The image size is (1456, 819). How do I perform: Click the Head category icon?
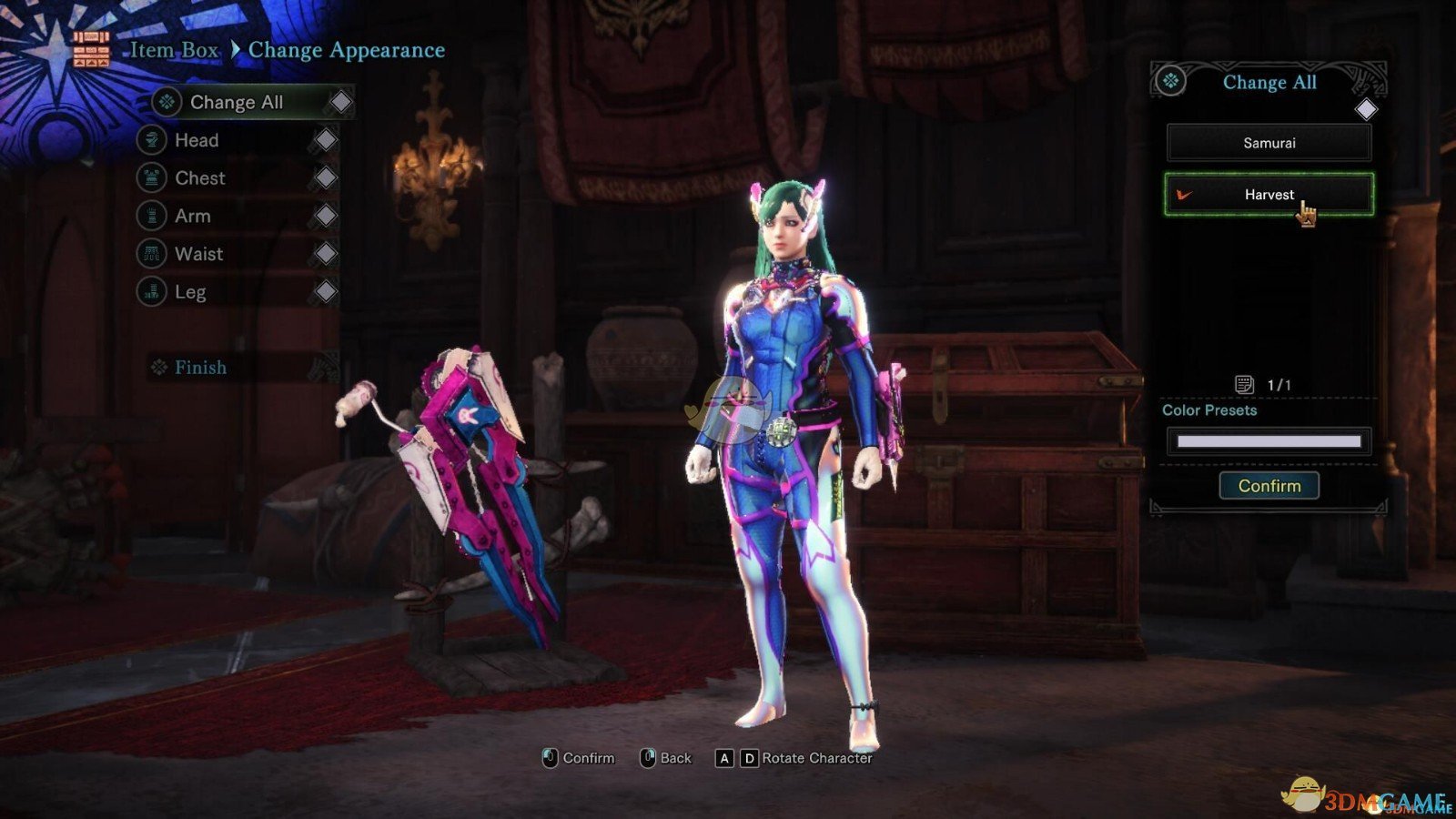click(x=149, y=140)
